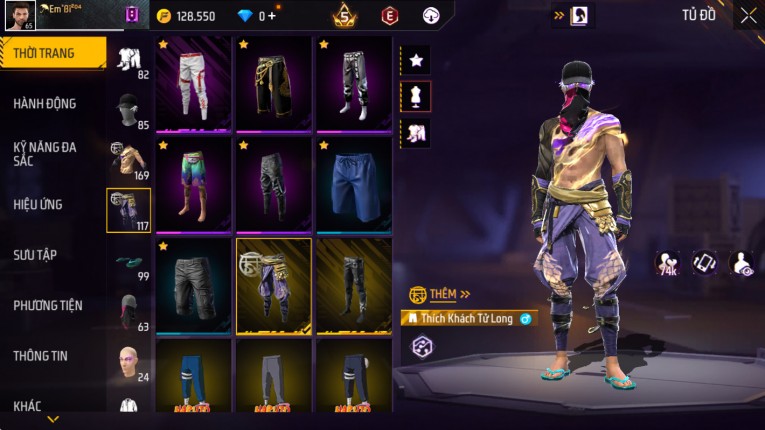Close the wardrobe with the X button
This screenshot has height=430, width=765.
[x=748, y=16]
